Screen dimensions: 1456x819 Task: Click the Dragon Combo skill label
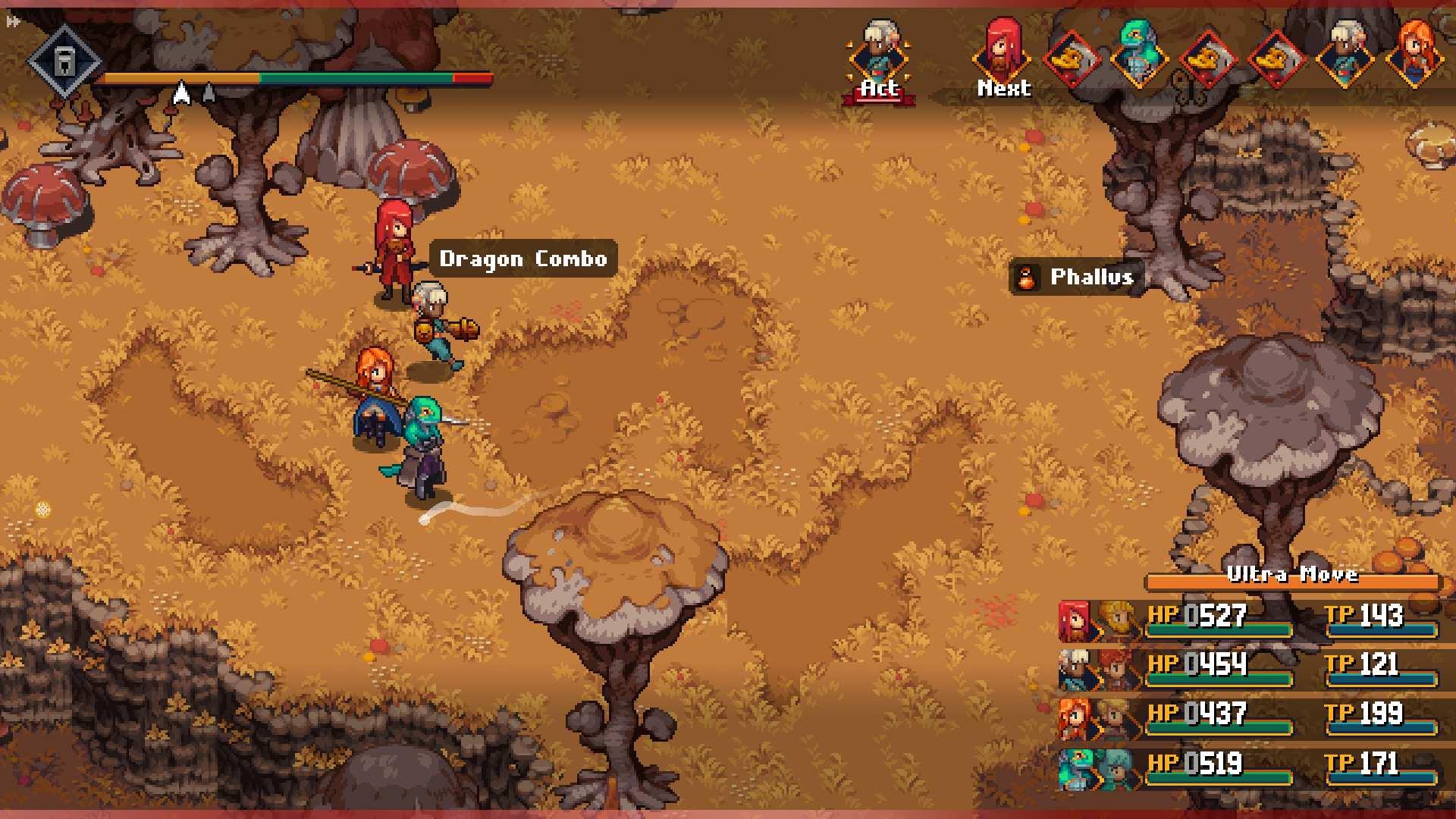click(x=523, y=259)
